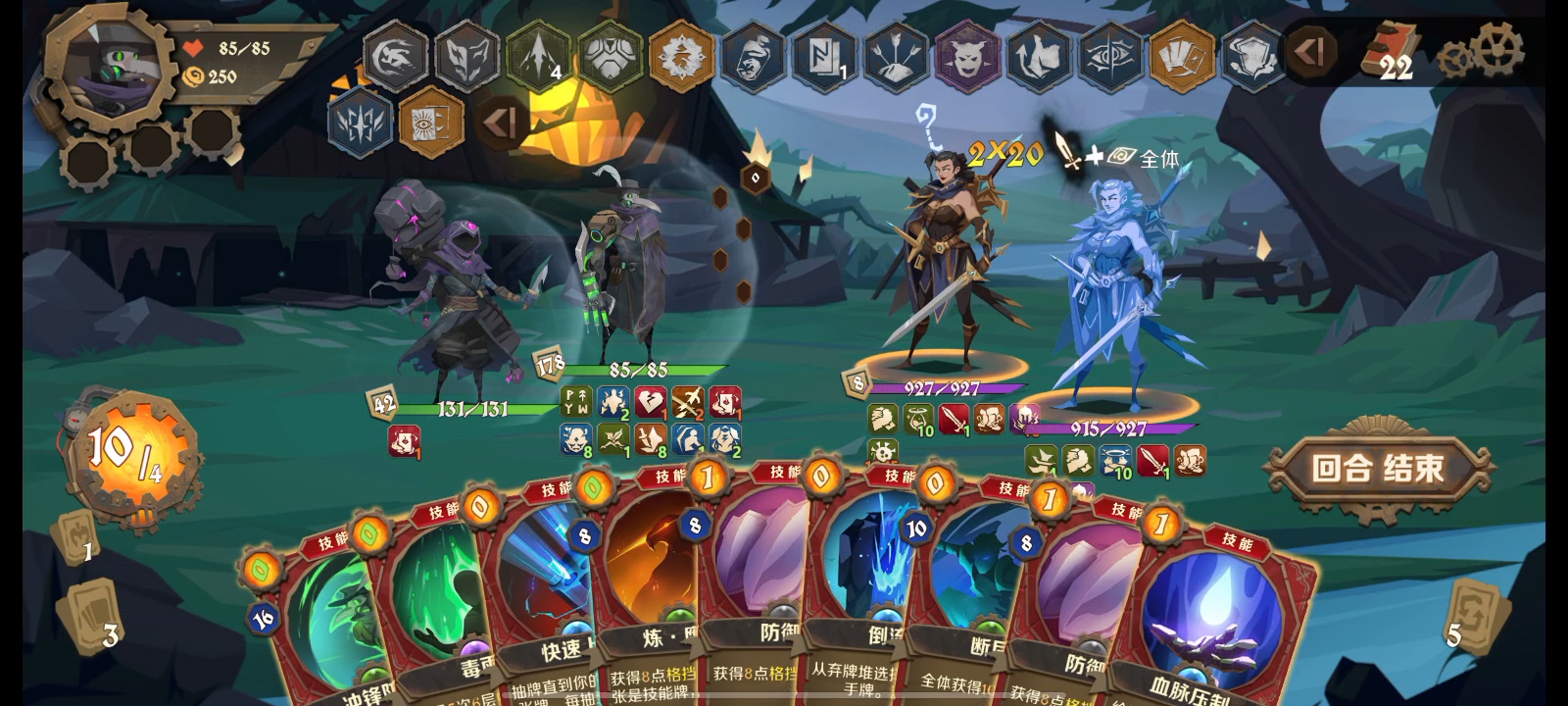Inspect the orange playing cards relic
The width and height of the screenshot is (1568, 706).
tap(1181, 57)
